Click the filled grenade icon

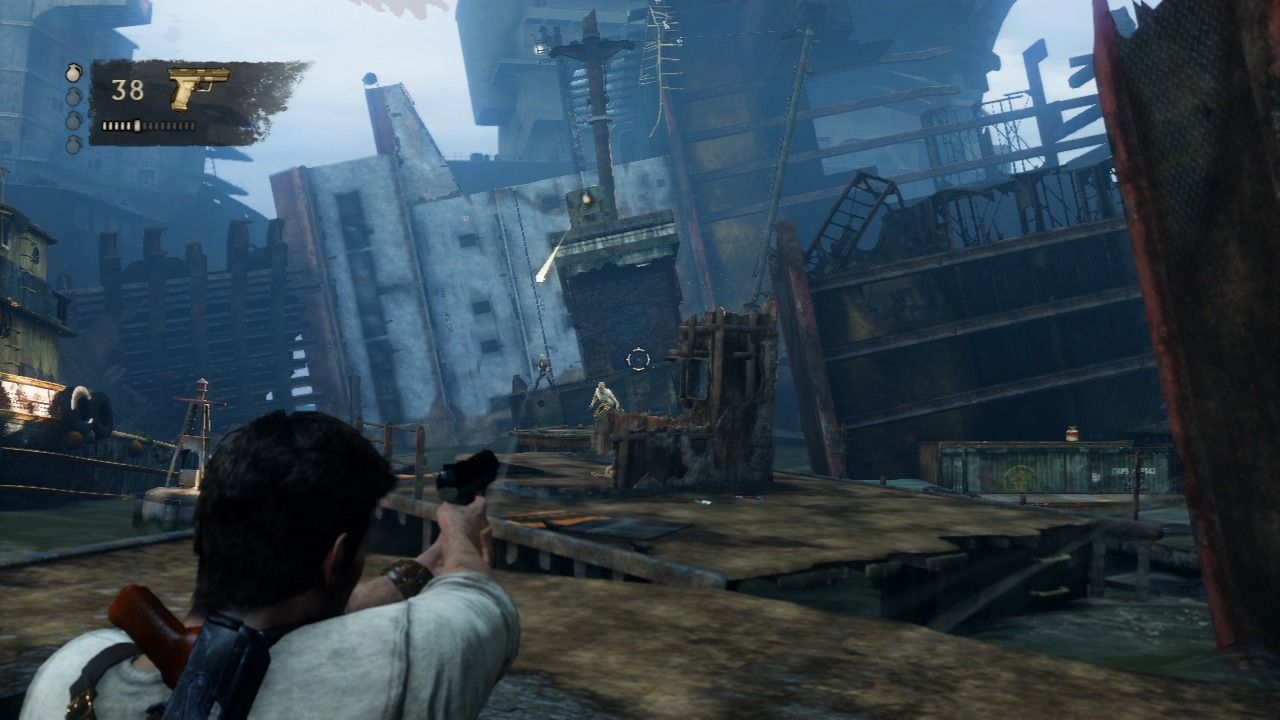coord(73,73)
